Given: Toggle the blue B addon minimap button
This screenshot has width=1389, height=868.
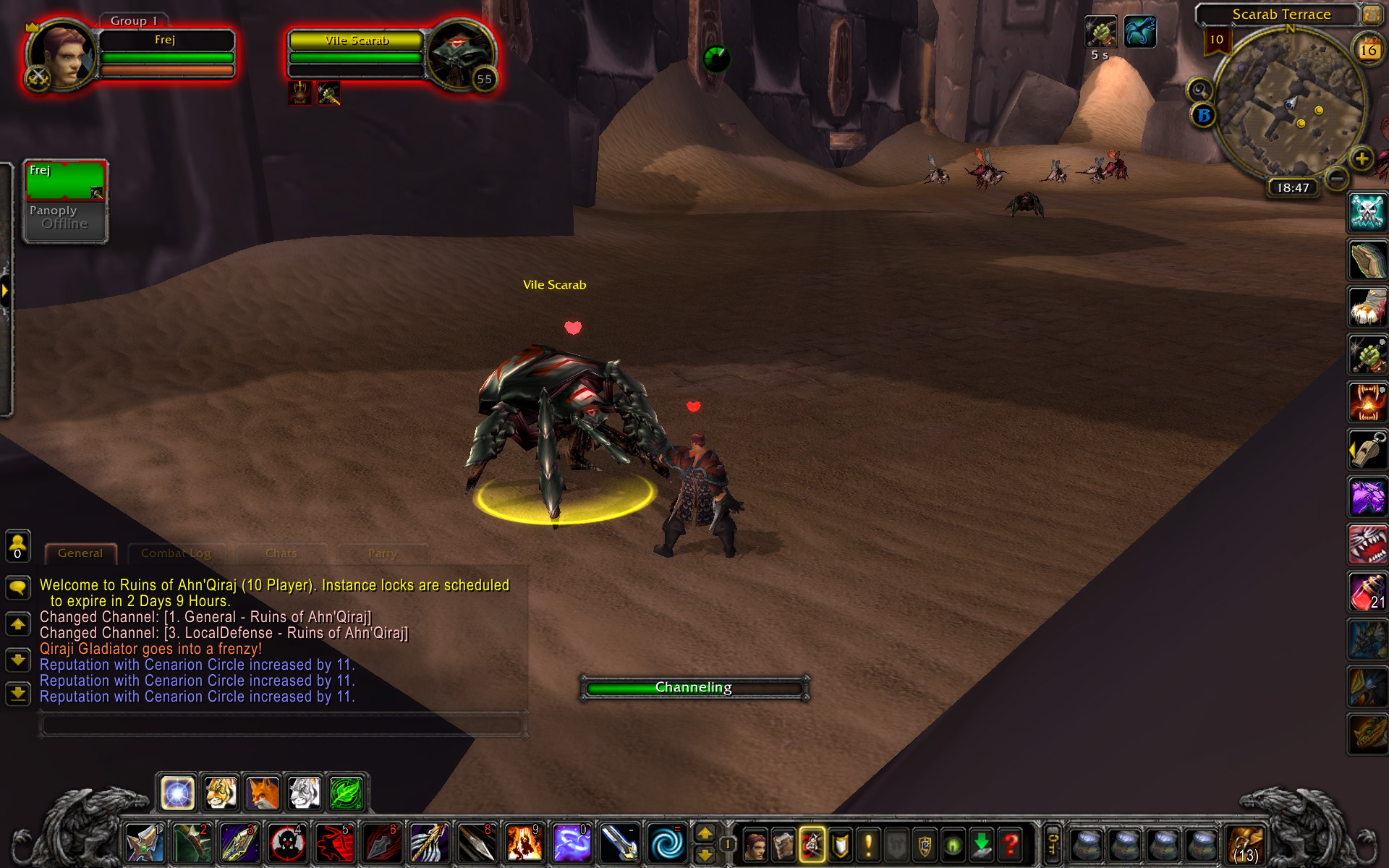Looking at the screenshot, I should [1205, 116].
